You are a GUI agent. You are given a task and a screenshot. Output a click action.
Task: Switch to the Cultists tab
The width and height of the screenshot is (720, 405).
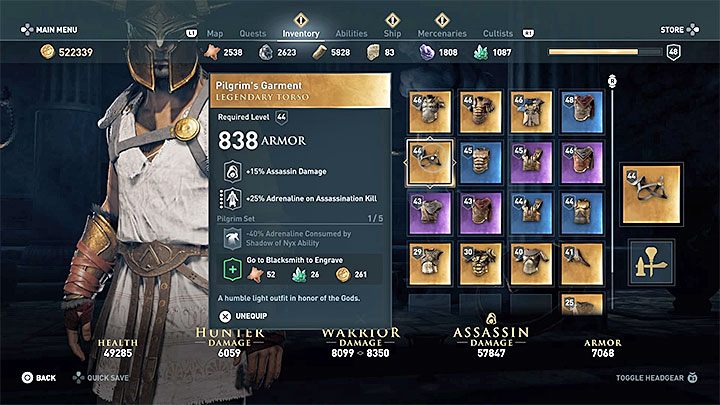tap(498, 32)
